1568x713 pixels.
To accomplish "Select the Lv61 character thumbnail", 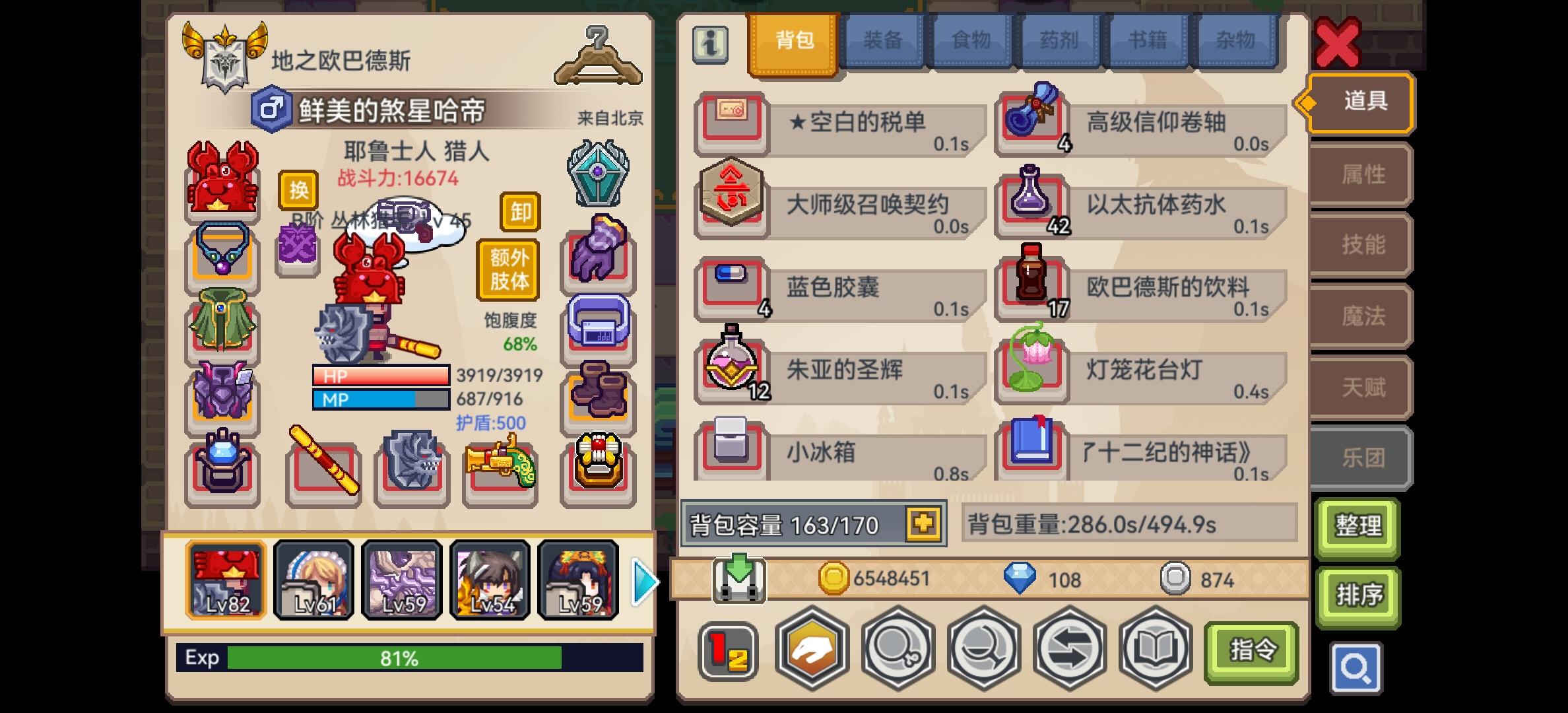I will click(x=314, y=580).
